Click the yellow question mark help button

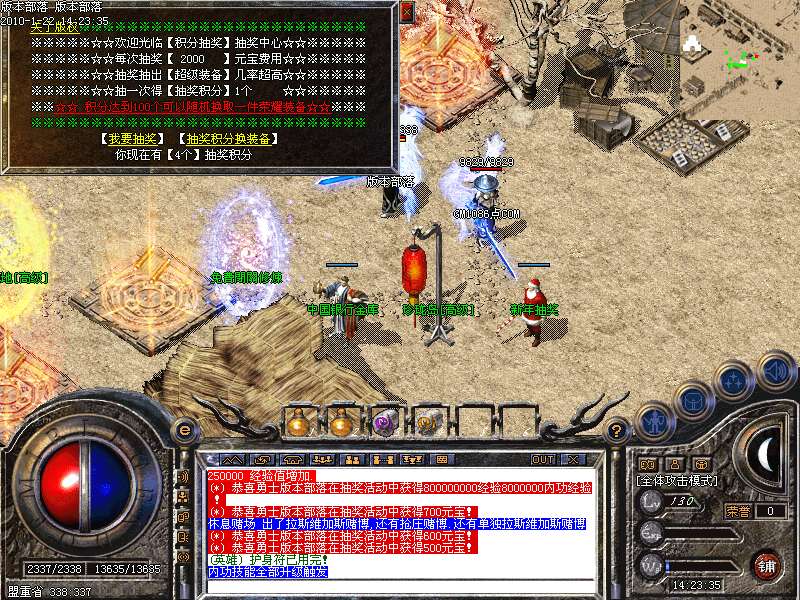coord(617,431)
